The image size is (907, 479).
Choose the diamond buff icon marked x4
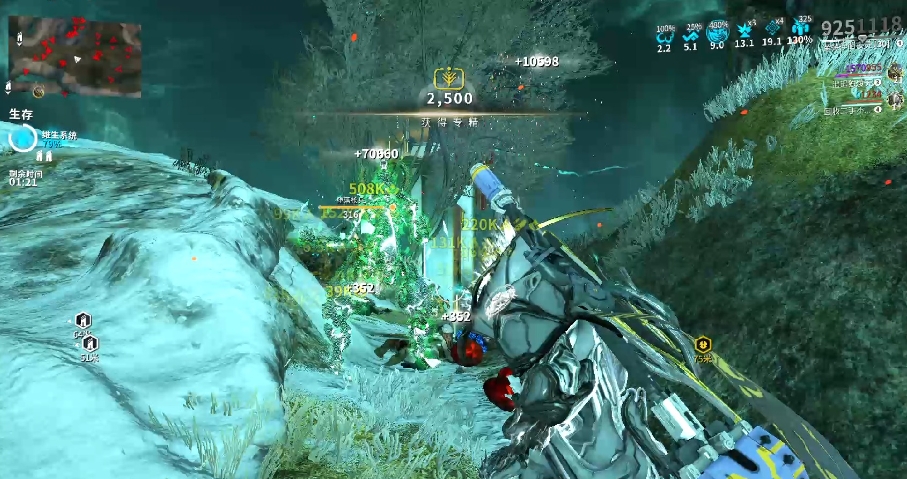772,30
